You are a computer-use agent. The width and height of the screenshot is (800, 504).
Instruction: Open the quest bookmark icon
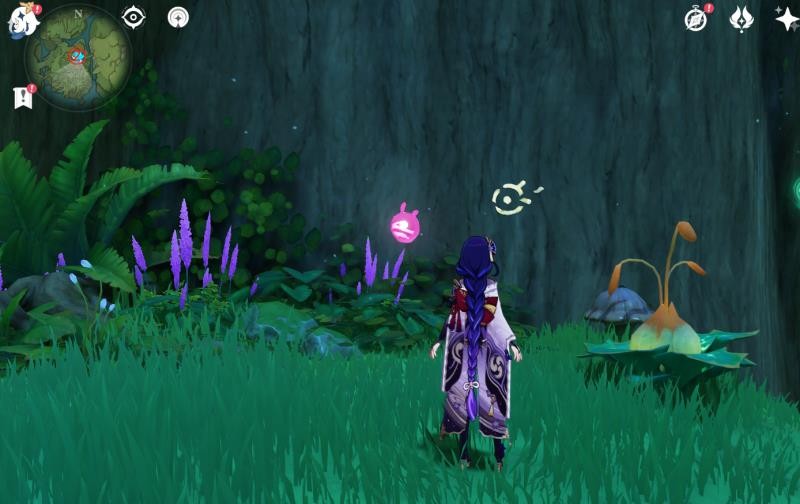click(x=22, y=97)
